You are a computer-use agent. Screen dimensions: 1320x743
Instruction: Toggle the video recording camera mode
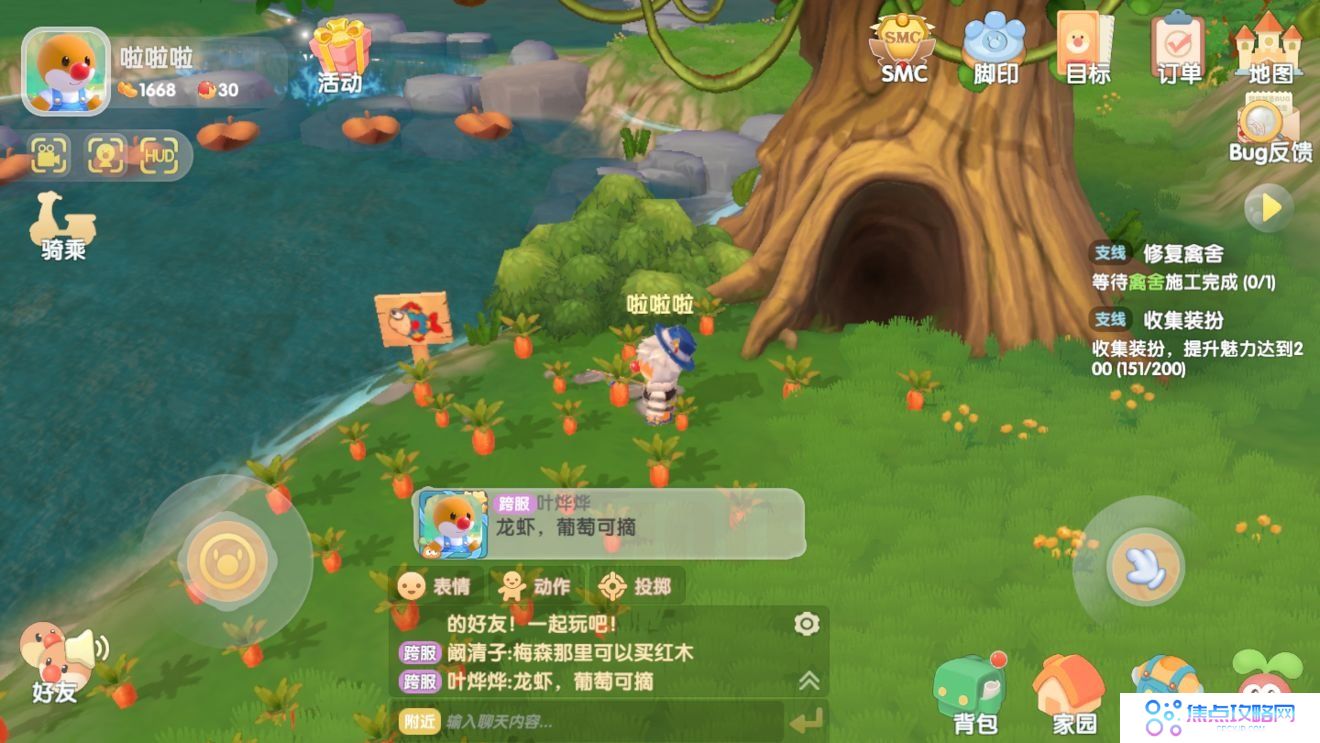tap(47, 155)
